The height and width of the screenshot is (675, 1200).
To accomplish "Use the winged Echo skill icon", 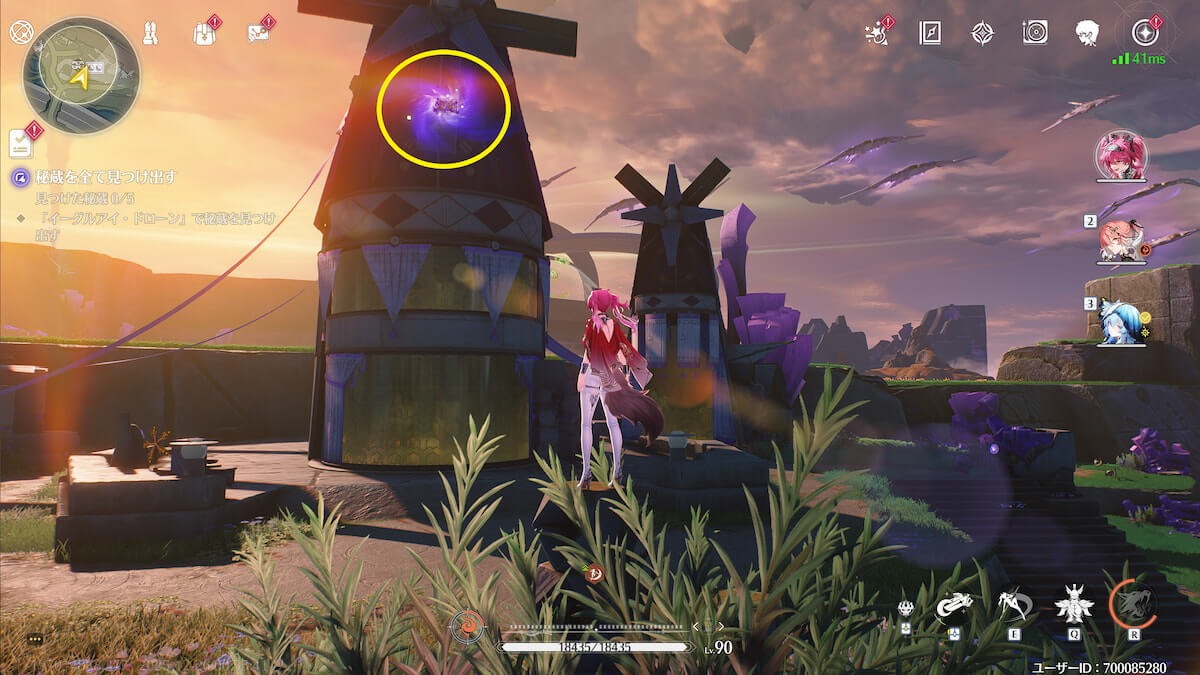I will 1074,603.
